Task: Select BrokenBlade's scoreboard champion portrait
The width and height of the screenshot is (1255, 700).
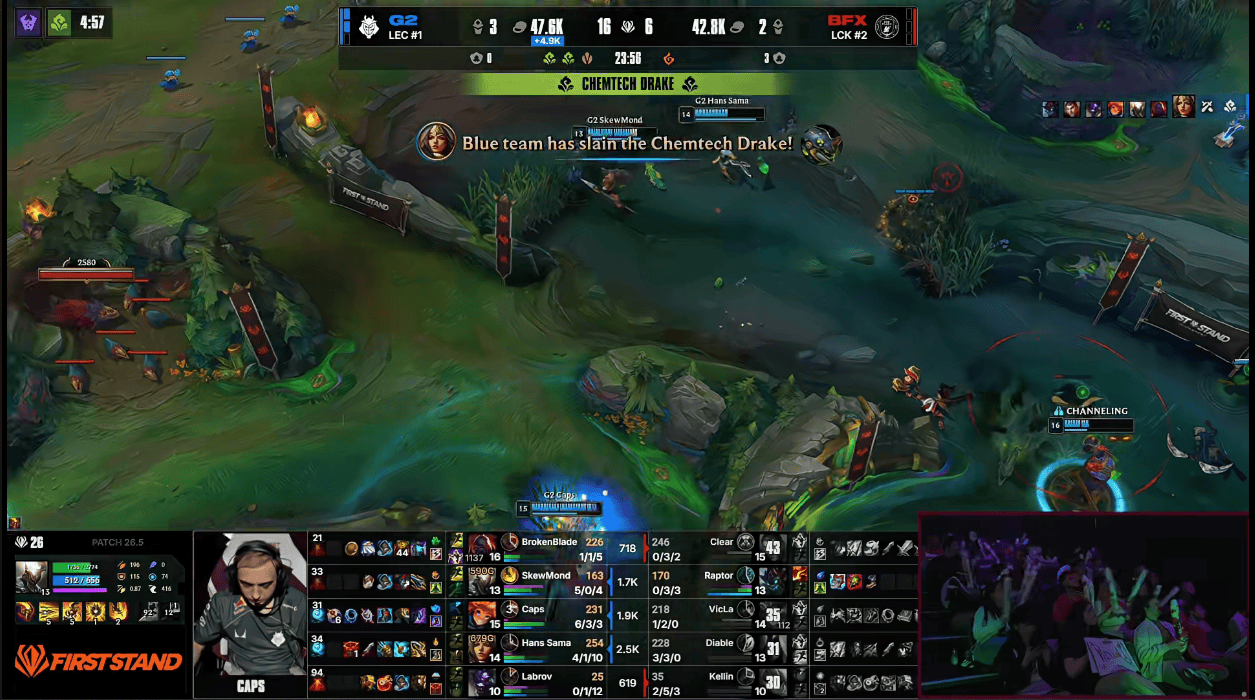Action: tap(482, 548)
